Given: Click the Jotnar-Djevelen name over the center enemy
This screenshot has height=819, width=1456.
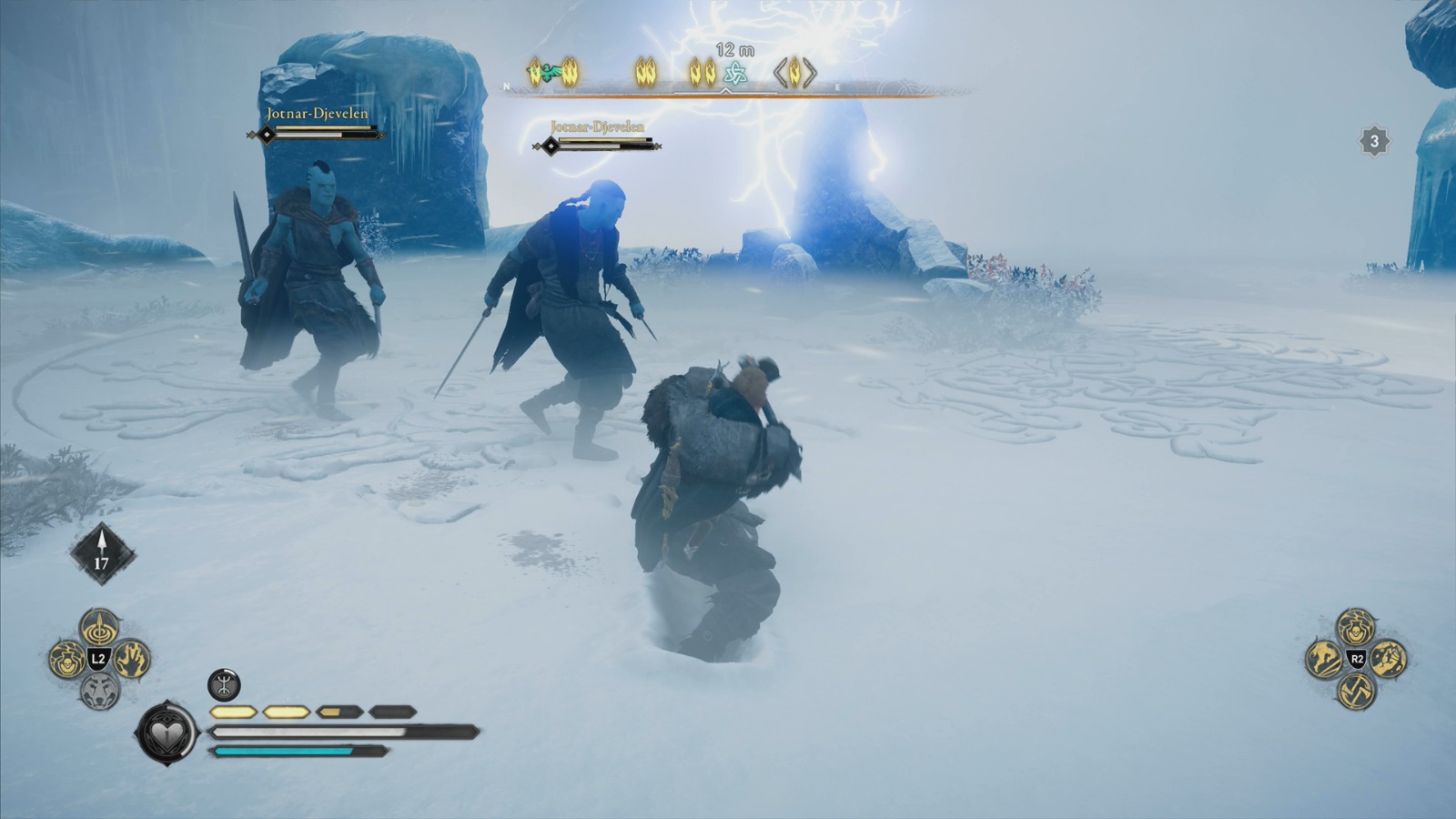Looking at the screenshot, I should click(x=598, y=128).
